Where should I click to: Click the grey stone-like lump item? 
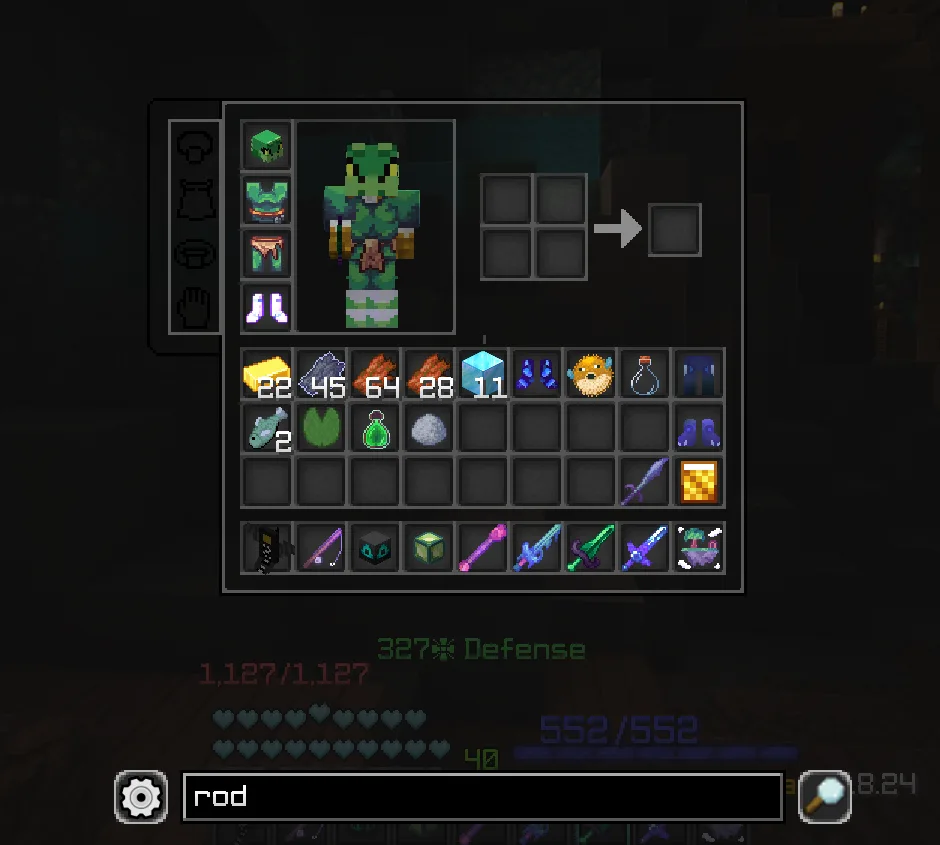(x=429, y=428)
